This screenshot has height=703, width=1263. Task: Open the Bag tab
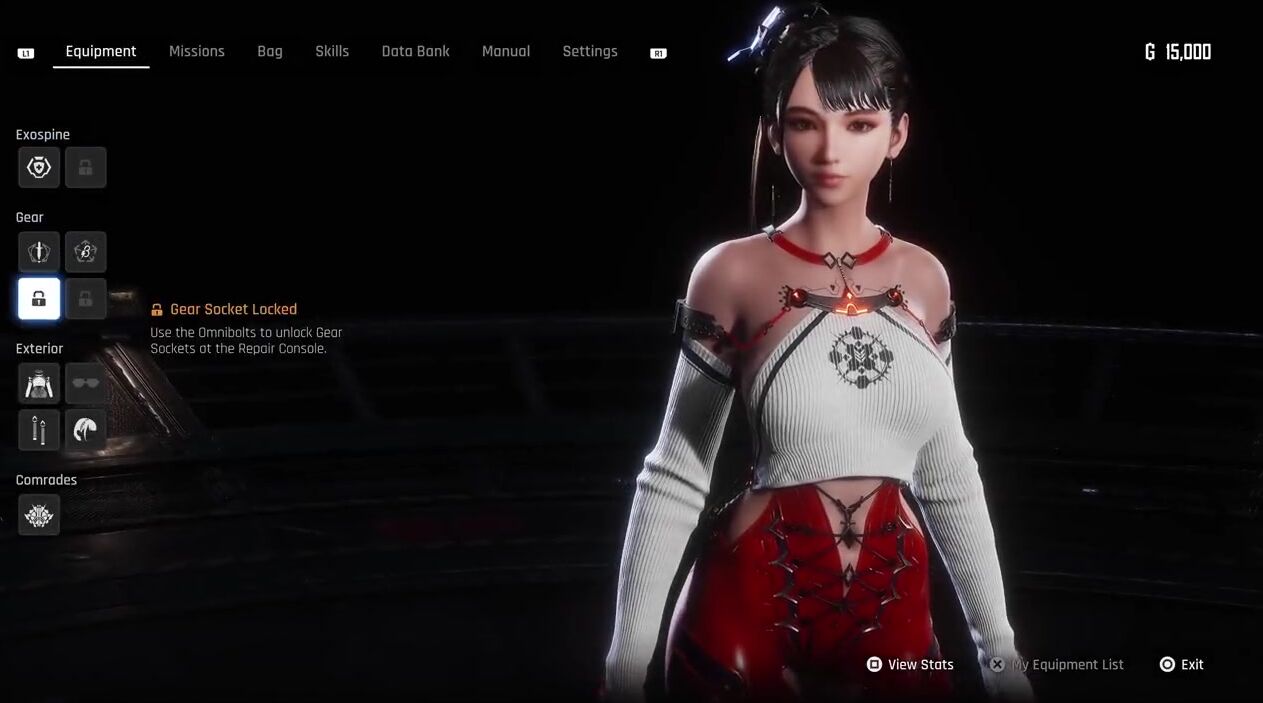point(270,51)
